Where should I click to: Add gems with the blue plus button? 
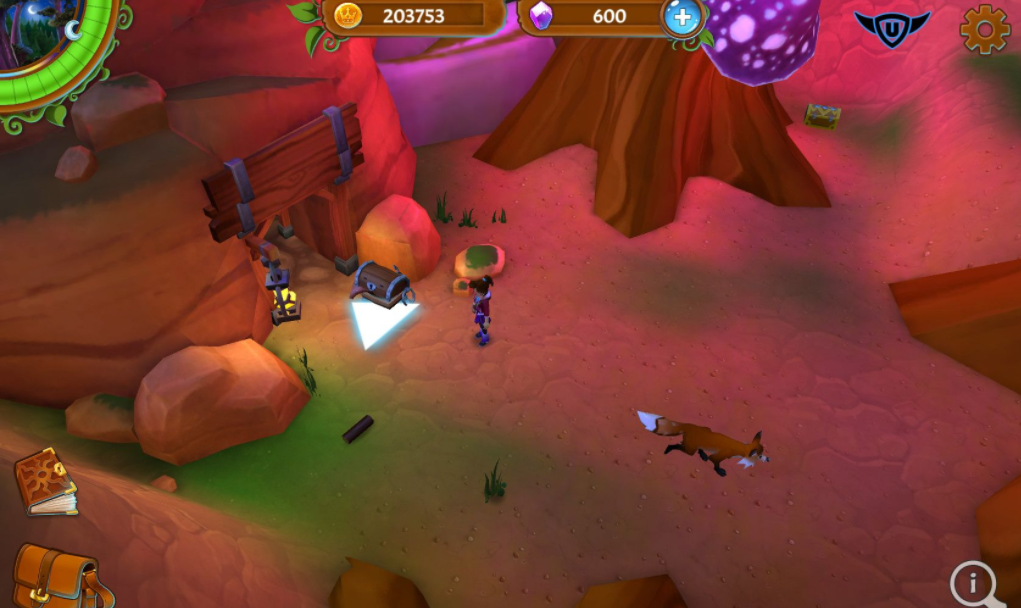pos(683,16)
